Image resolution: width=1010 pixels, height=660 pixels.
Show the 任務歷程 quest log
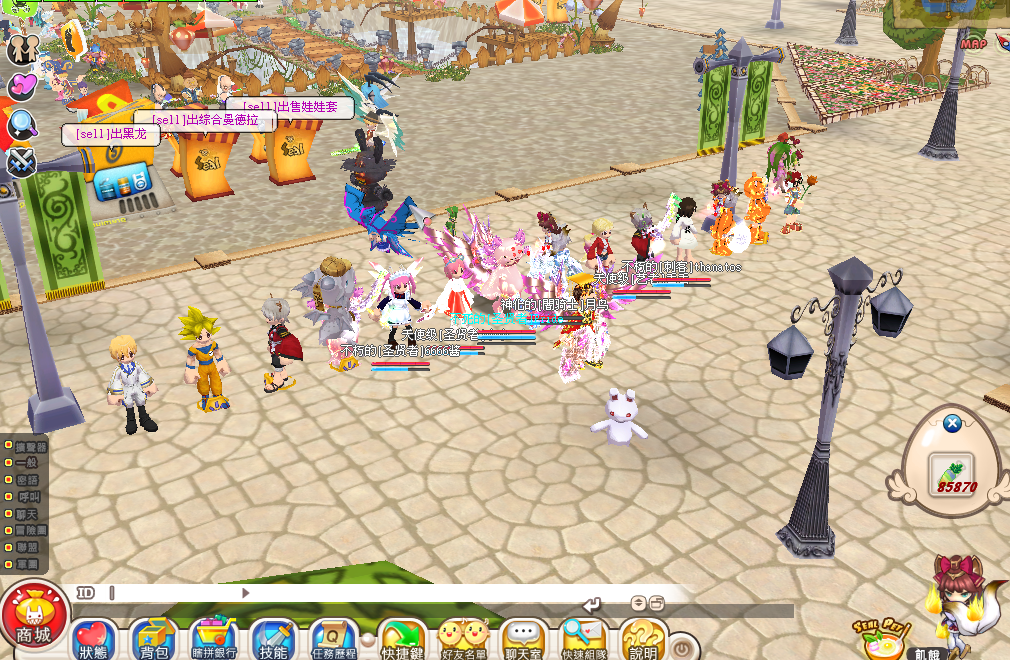point(333,640)
